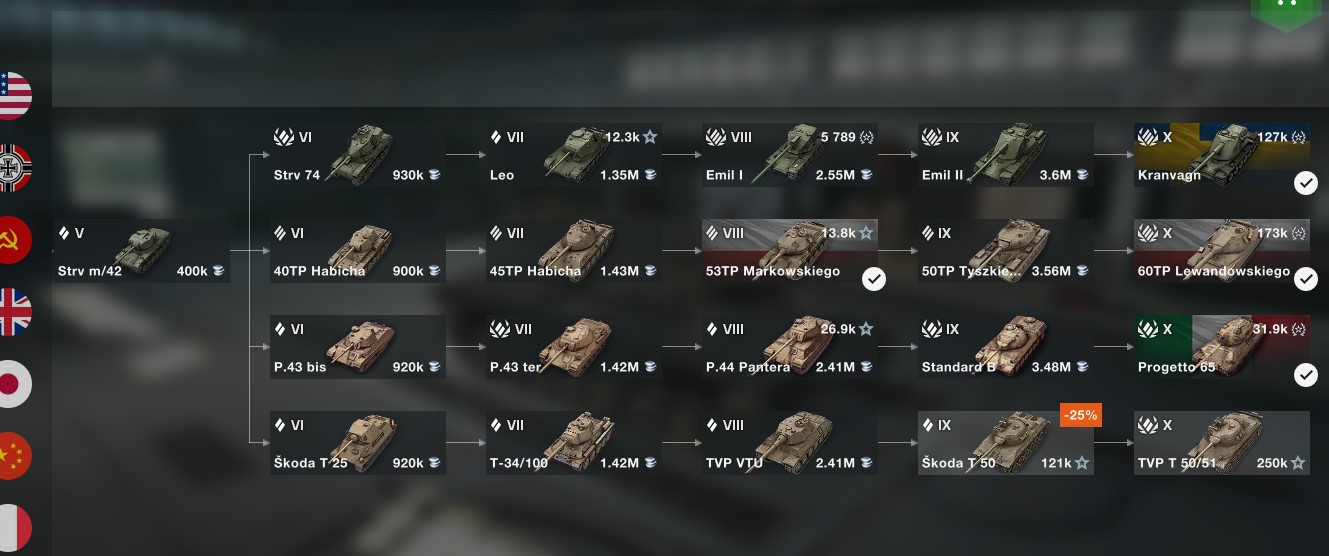Open the Emil II tier IX tank
Screen dimensions: 1329x556
(1005, 155)
